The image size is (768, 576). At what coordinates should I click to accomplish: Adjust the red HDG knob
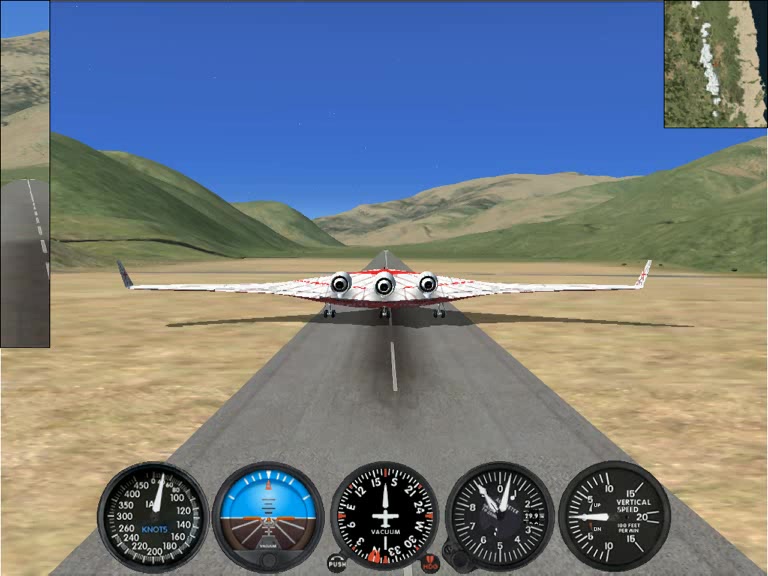(x=430, y=564)
